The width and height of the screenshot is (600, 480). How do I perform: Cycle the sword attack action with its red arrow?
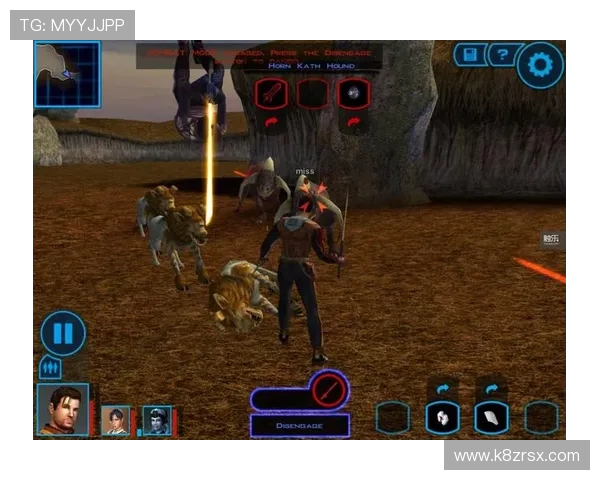(x=272, y=122)
